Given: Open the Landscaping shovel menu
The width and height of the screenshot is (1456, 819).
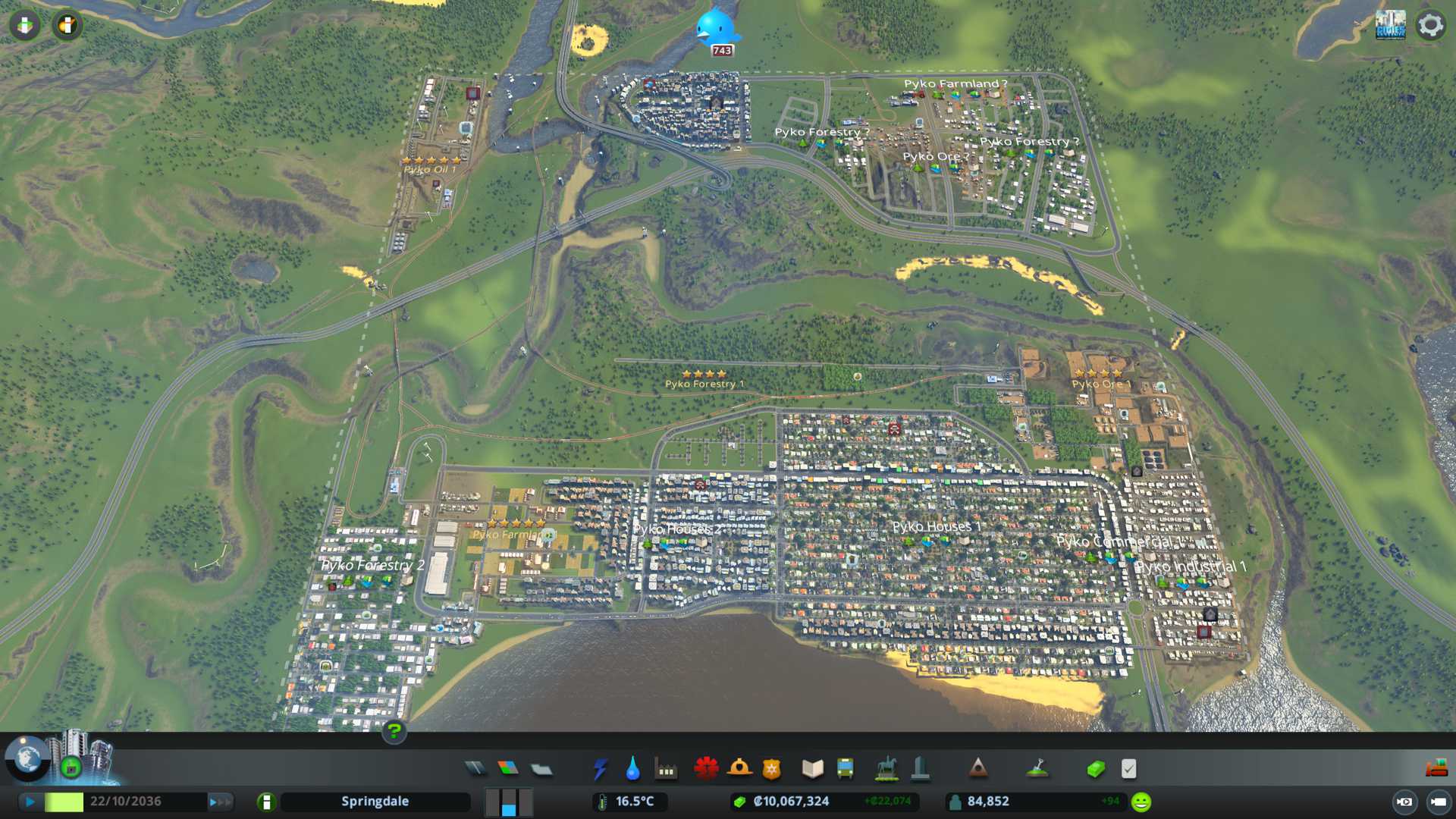Looking at the screenshot, I should click(1037, 769).
